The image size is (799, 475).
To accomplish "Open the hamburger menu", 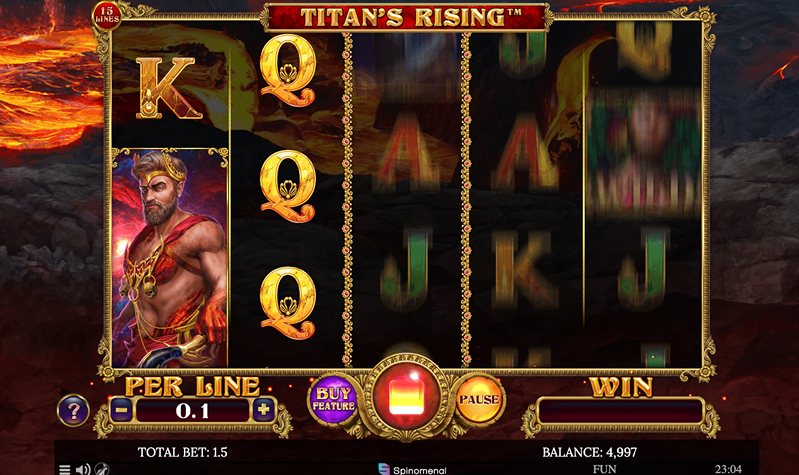I will 65,468.
